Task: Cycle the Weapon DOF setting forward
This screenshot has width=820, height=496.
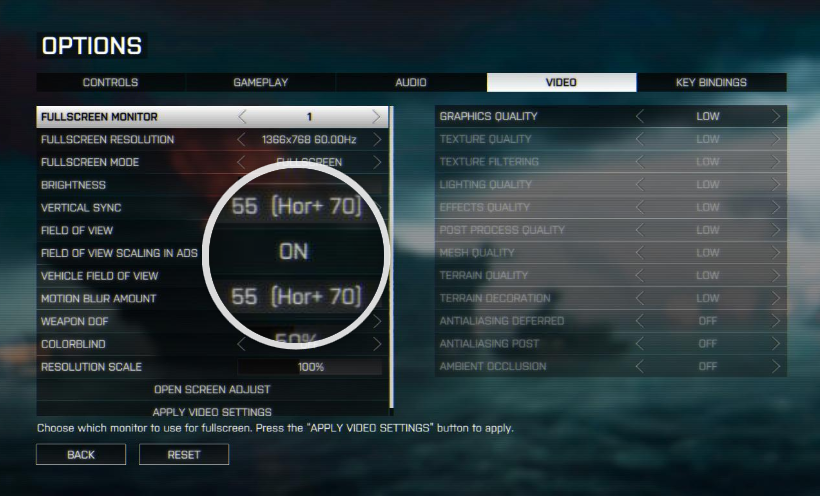Action: (376, 322)
